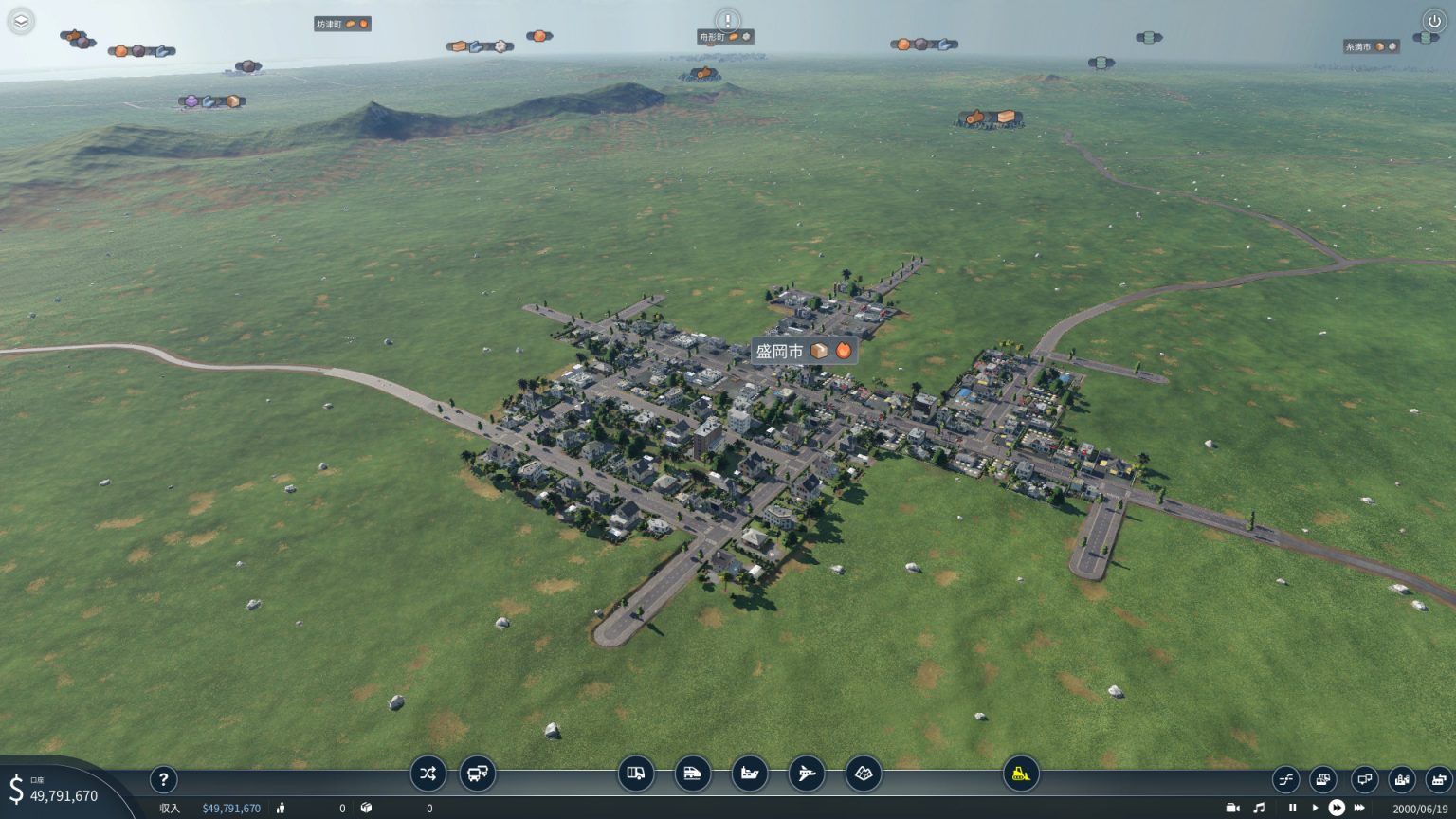This screenshot has height=819, width=1456.
Task: Open the truck station construction menu
Action: coord(637,773)
